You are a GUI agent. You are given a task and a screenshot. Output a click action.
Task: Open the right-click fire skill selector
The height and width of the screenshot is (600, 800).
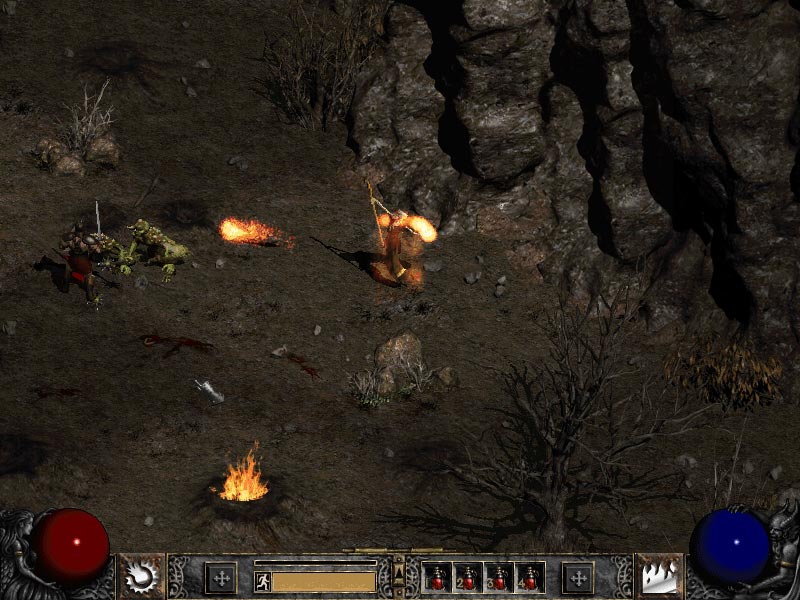[659, 576]
